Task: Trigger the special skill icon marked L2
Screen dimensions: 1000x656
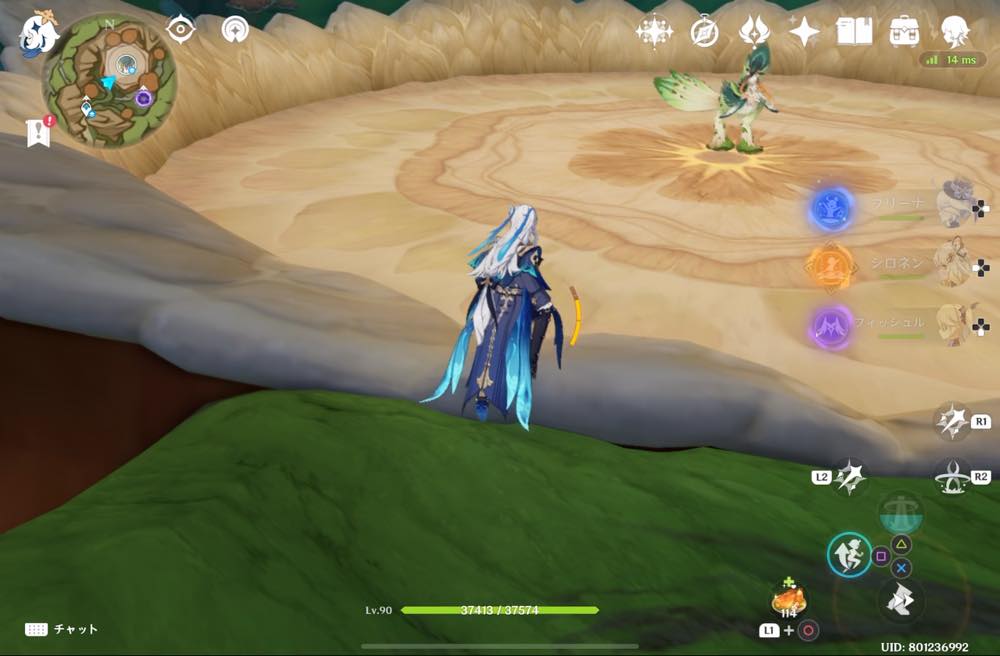Action: click(x=849, y=477)
